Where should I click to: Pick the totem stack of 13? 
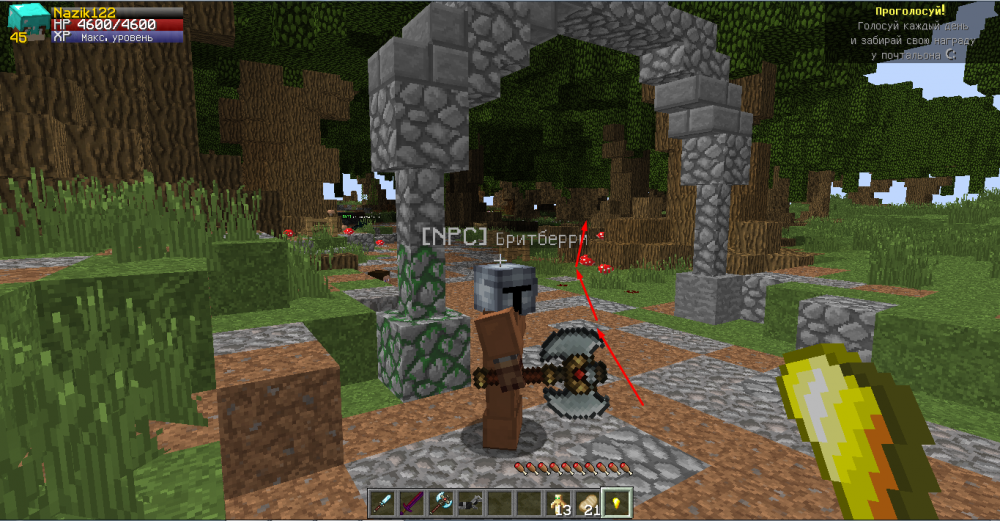[557, 502]
